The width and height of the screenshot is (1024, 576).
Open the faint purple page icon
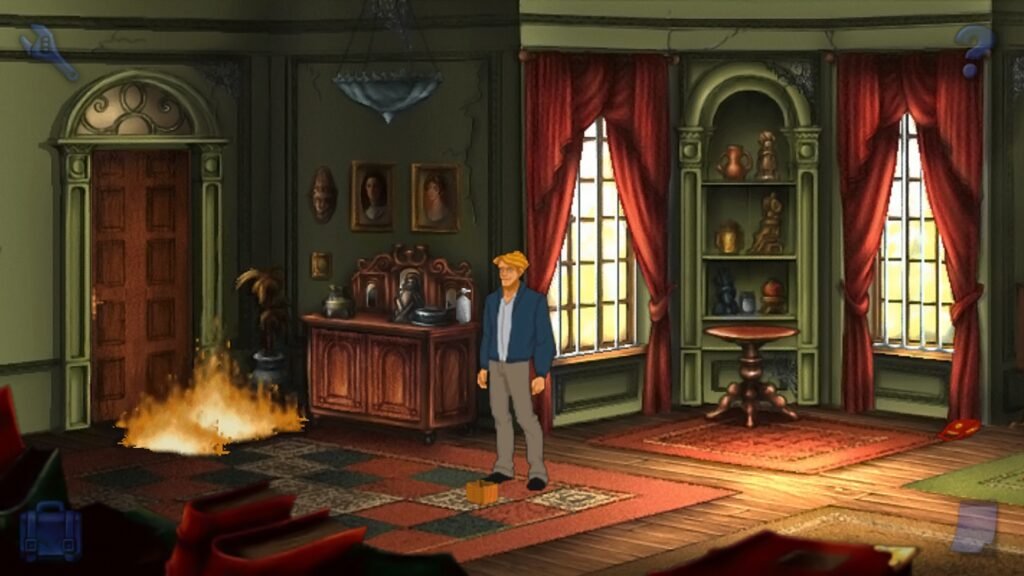point(975,527)
